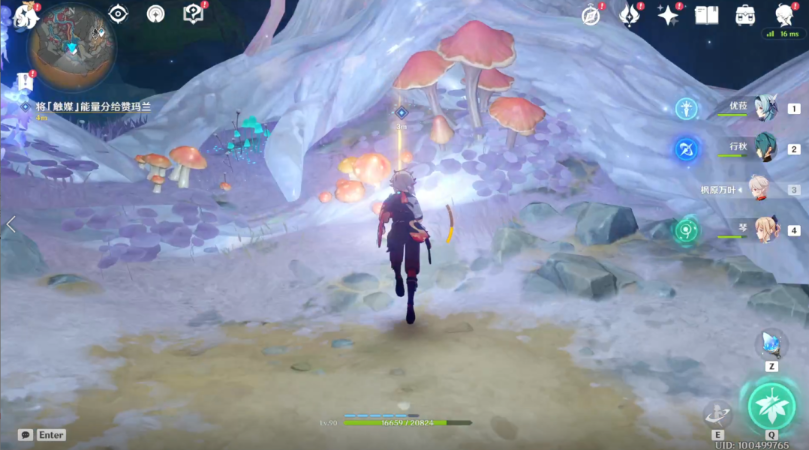Use the crystal gadget above Z
The width and height of the screenshot is (809, 450).
click(771, 344)
